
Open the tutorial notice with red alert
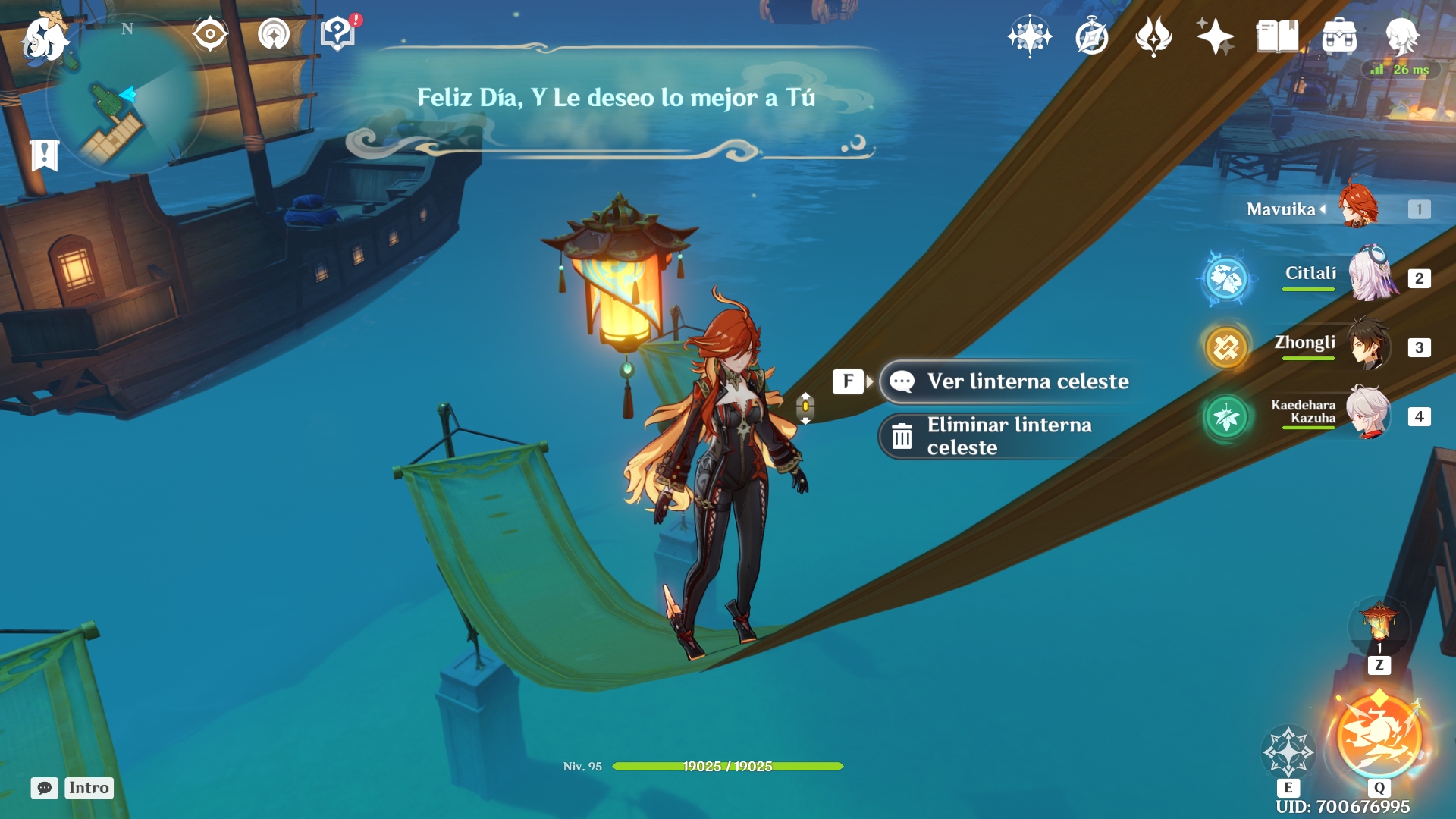click(338, 34)
